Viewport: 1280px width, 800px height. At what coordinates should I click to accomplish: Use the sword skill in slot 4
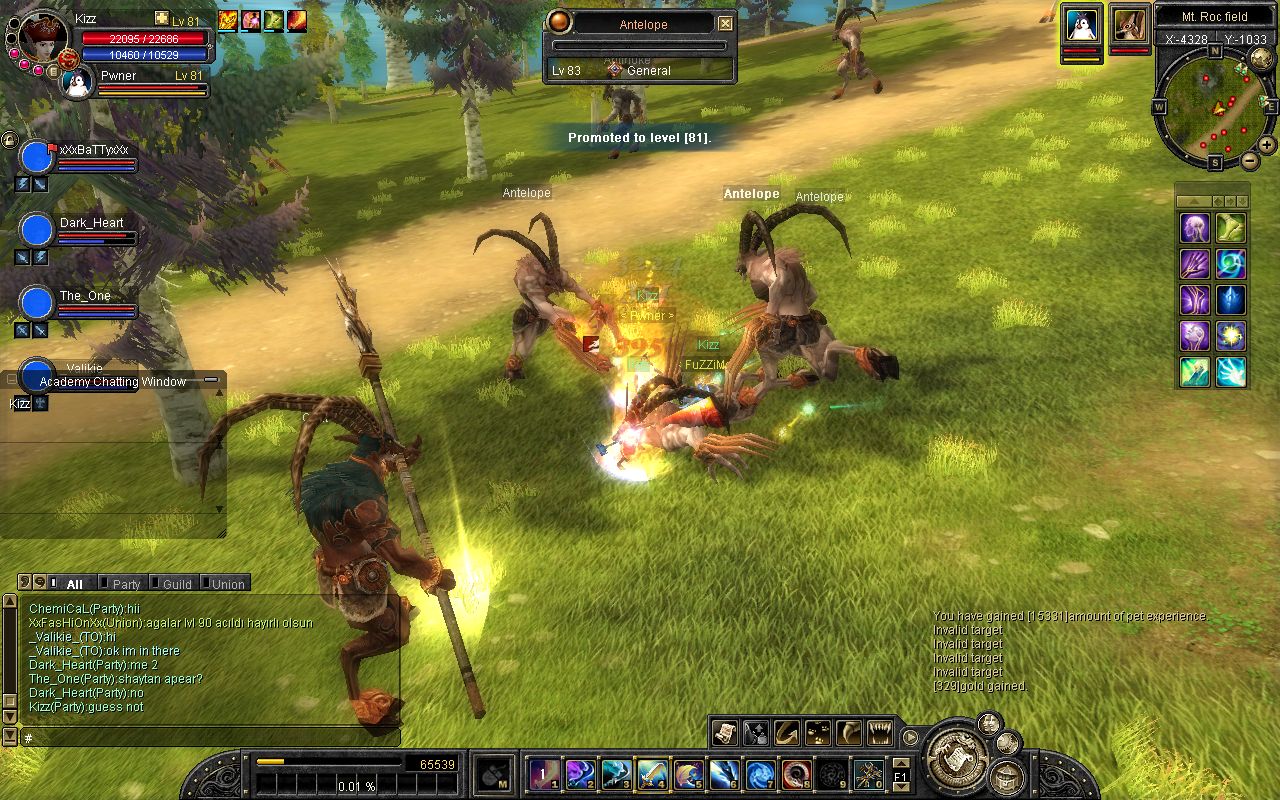[x=653, y=774]
